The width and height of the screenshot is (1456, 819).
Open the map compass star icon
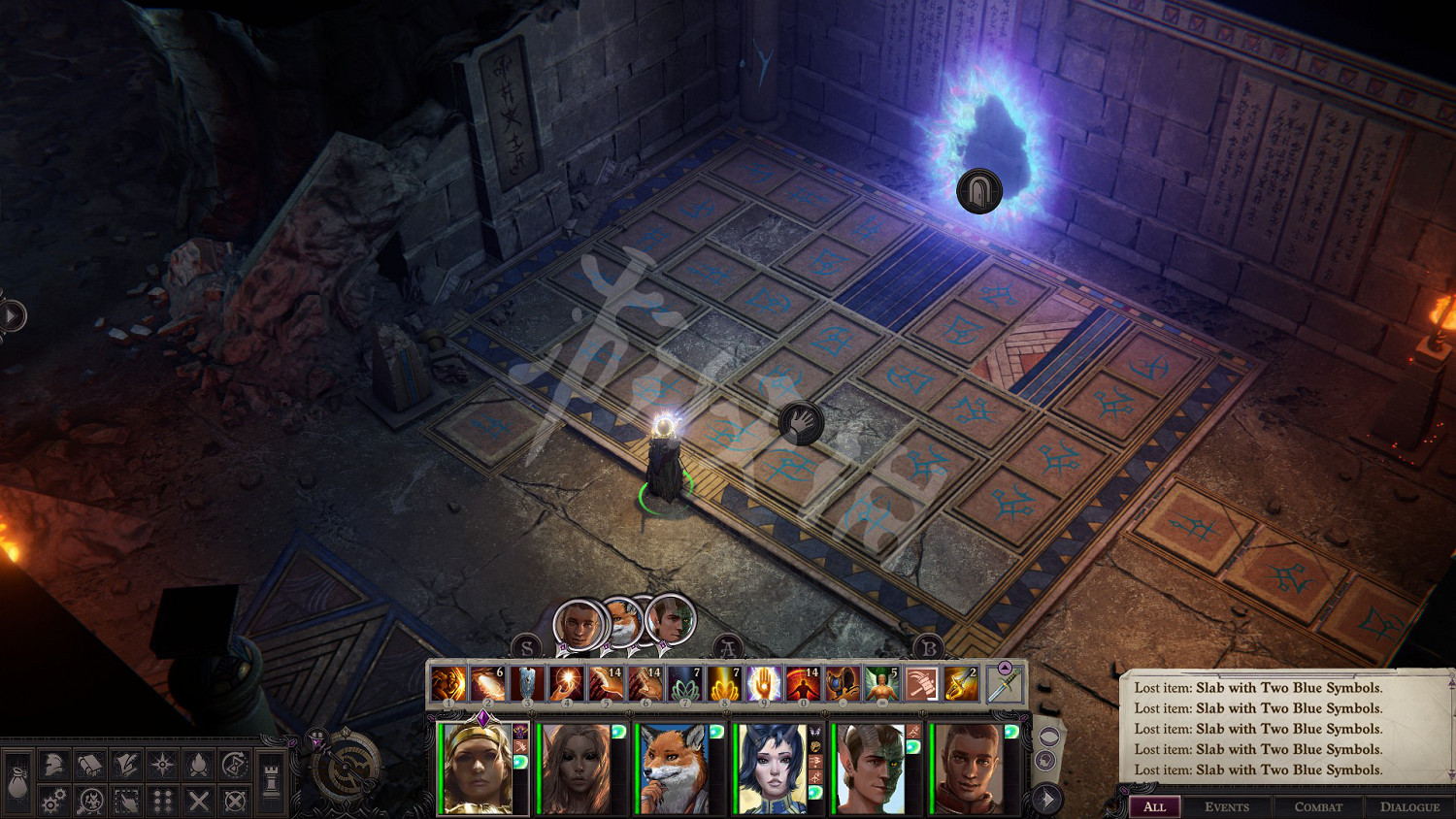coord(162,765)
